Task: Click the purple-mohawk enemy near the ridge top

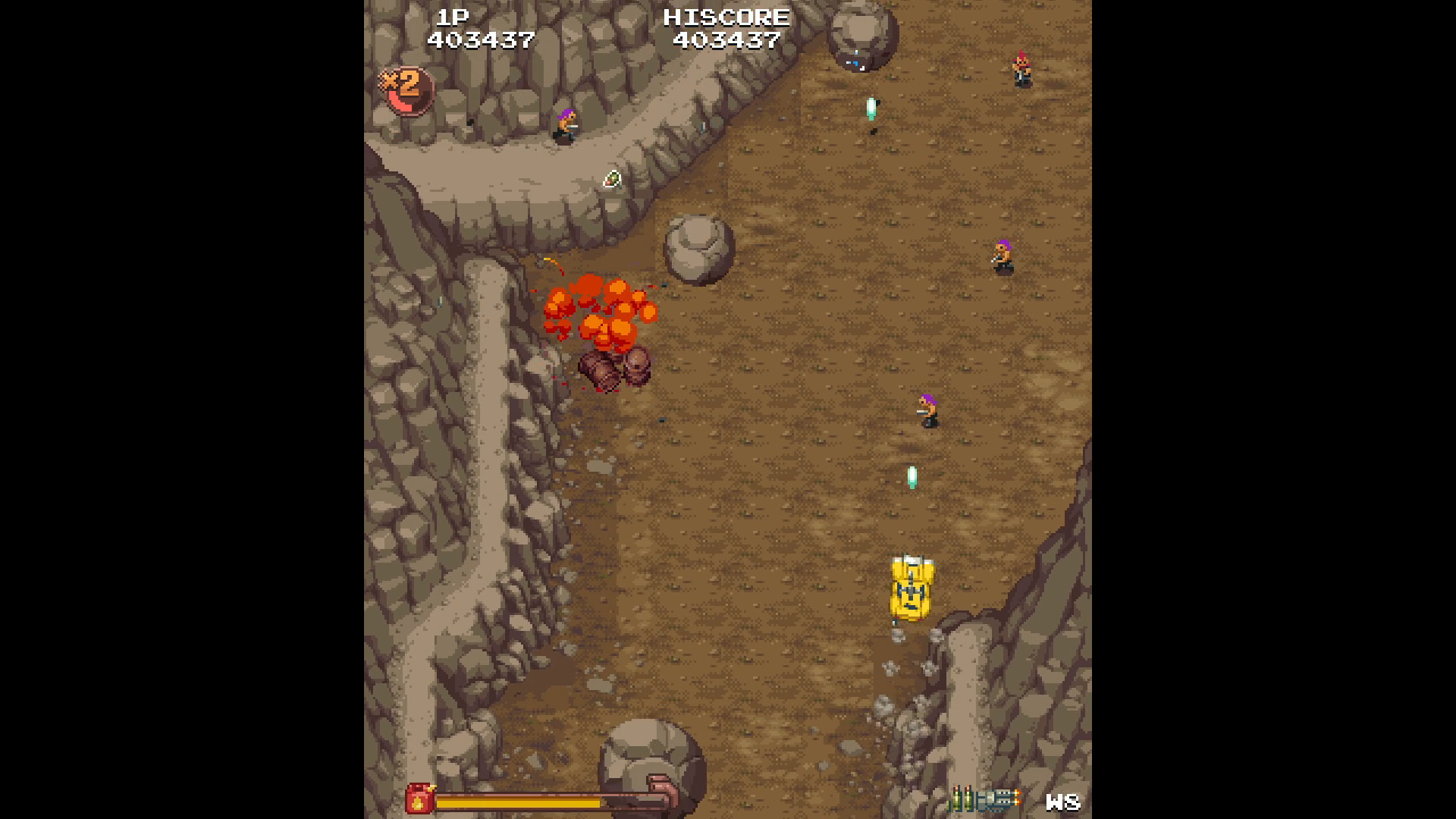Action: coord(565,125)
